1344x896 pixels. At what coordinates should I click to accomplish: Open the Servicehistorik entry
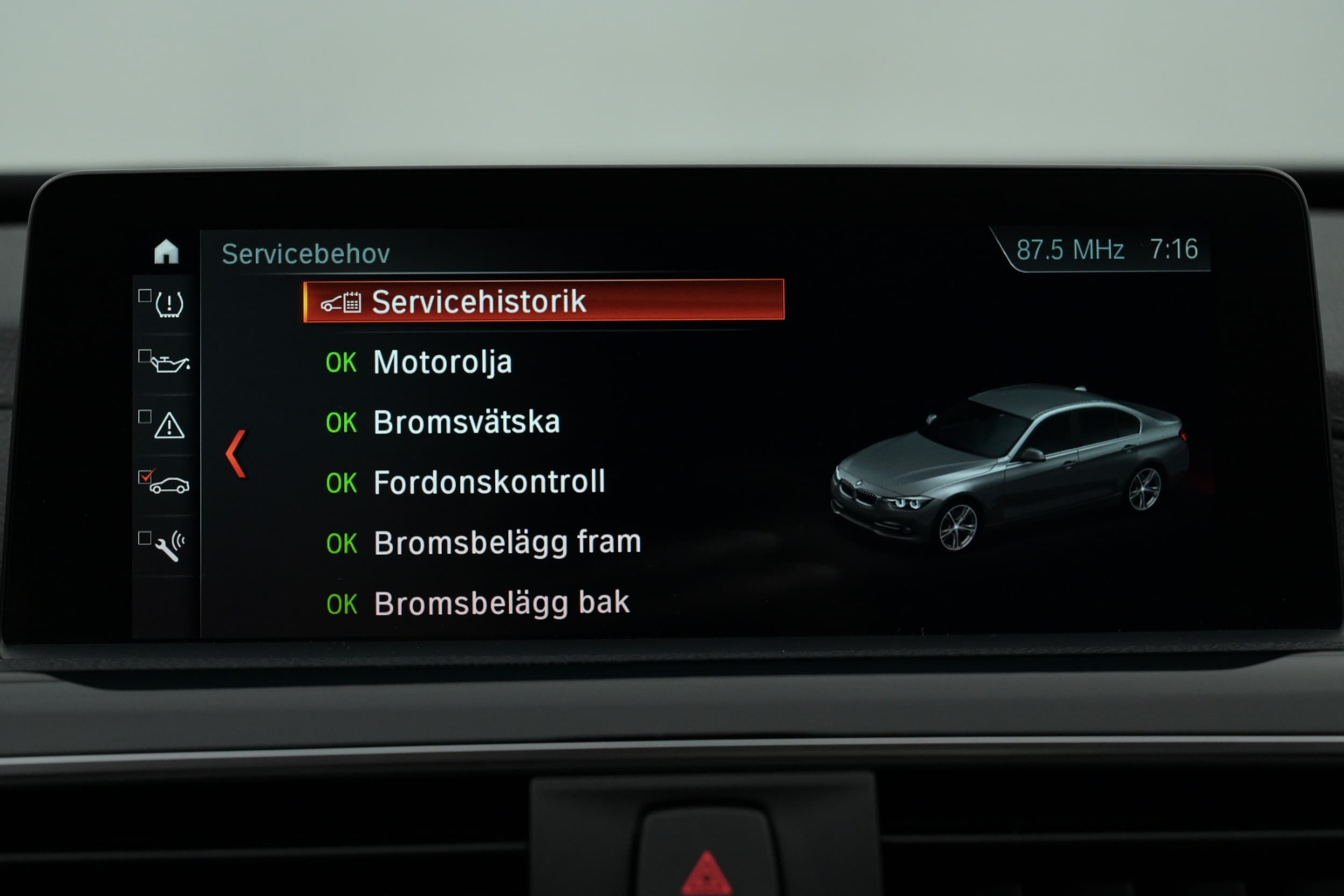point(543,301)
